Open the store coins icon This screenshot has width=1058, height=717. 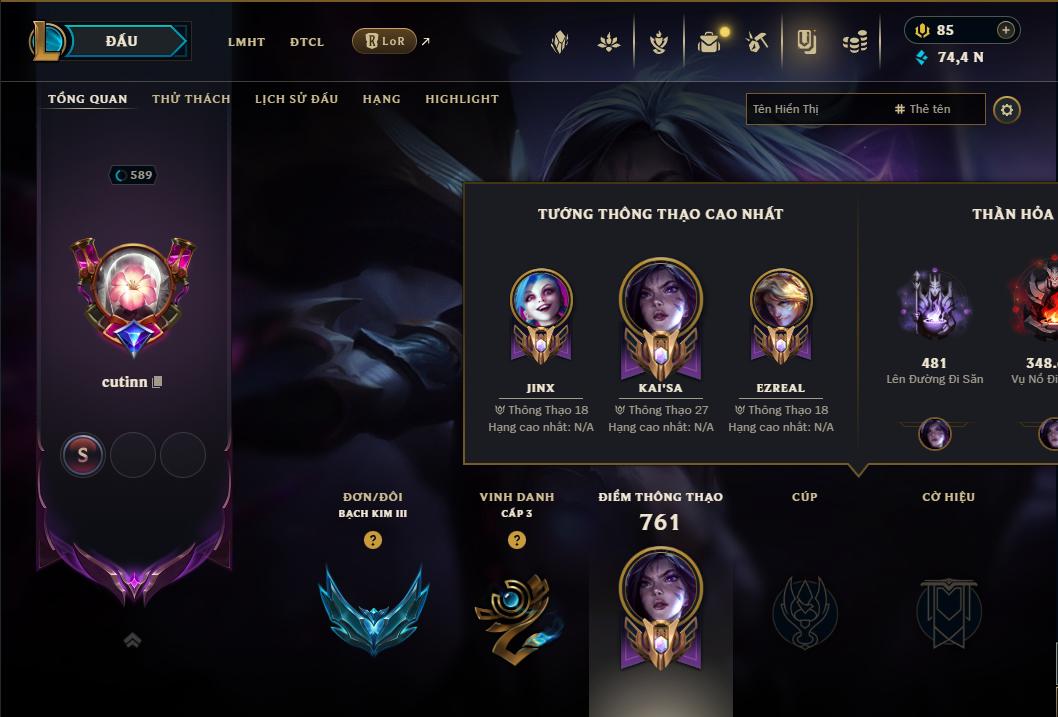[x=854, y=42]
